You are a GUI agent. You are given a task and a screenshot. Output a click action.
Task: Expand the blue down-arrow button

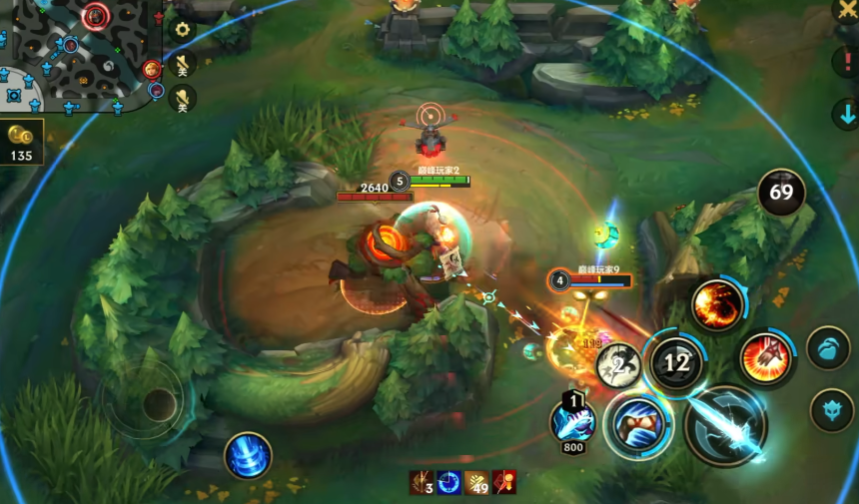[x=844, y=110]
